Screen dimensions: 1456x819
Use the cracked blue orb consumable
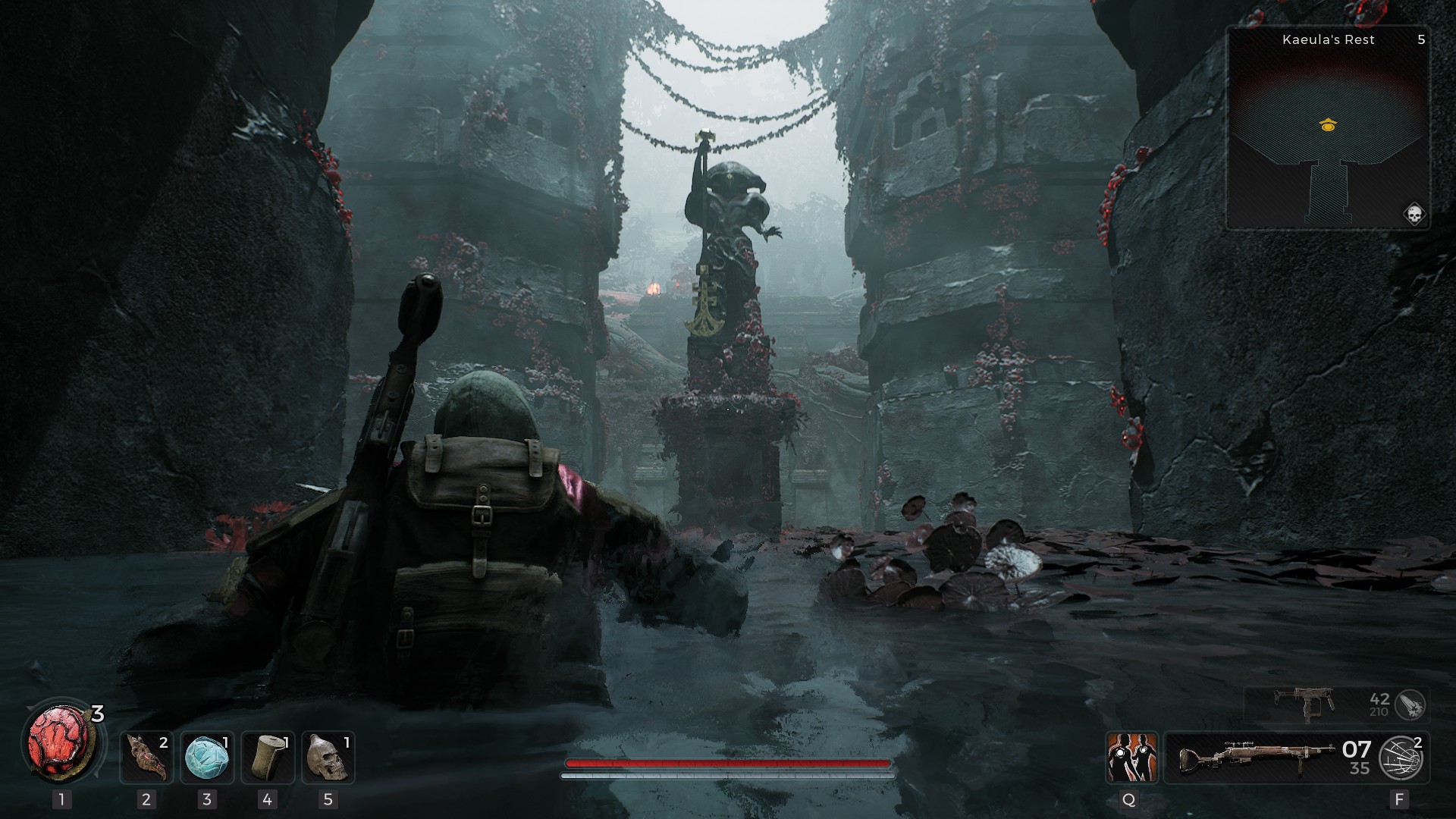pyautogui.click(x=207, y=757)
